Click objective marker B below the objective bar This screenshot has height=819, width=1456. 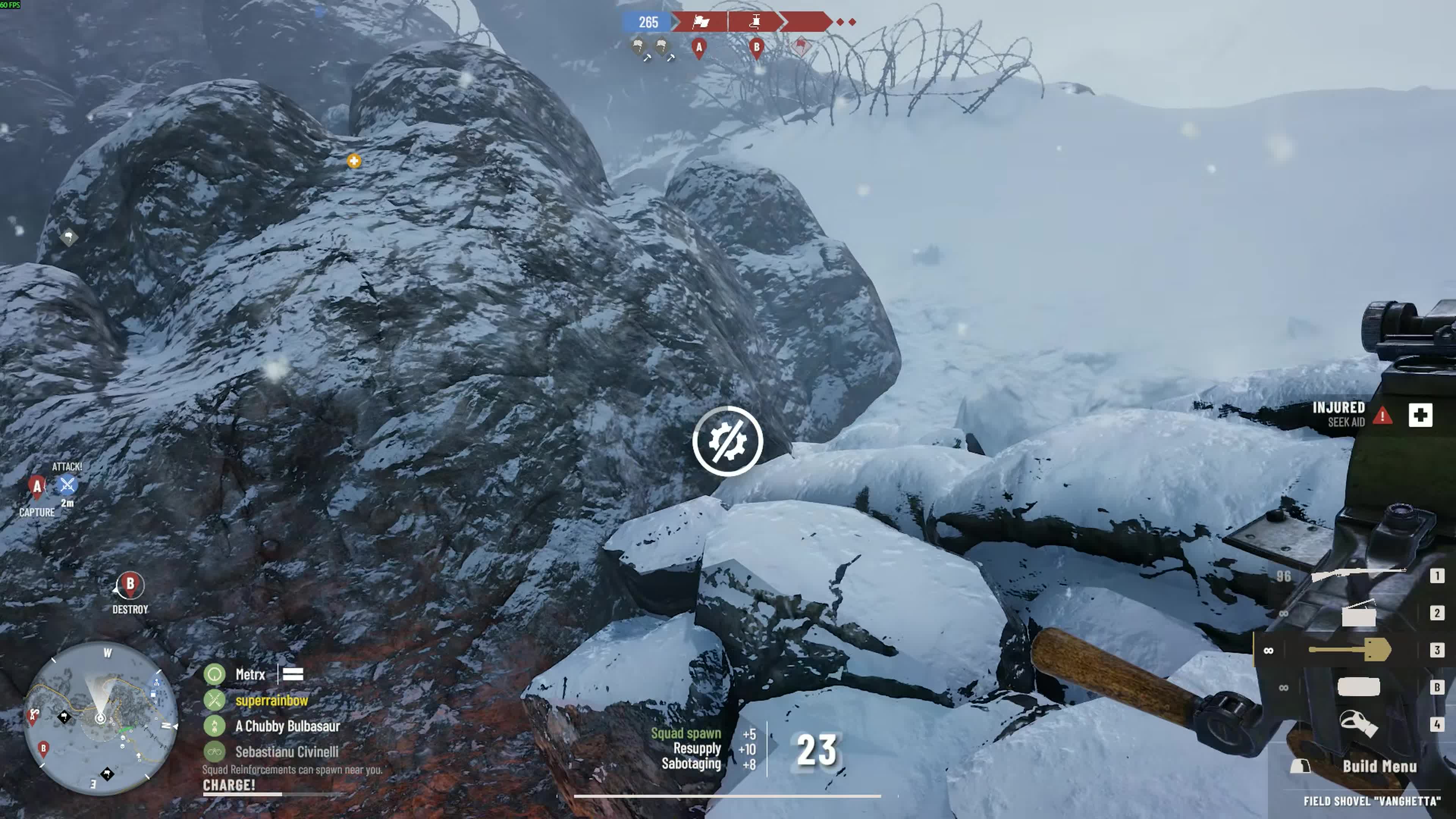(x=756, y=49)
